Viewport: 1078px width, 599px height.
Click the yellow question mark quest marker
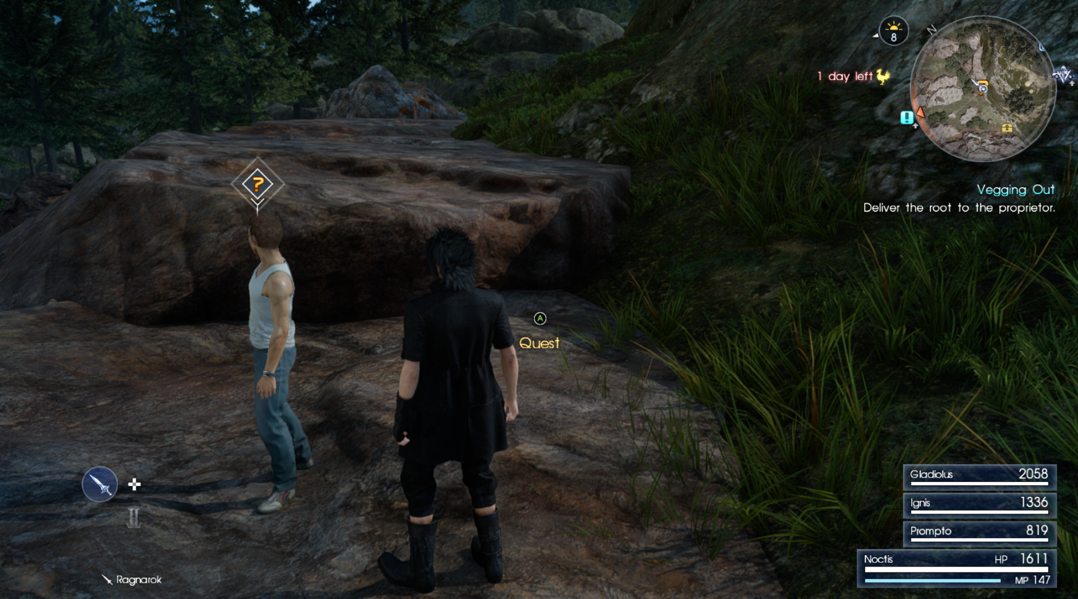tap(258, 184)
